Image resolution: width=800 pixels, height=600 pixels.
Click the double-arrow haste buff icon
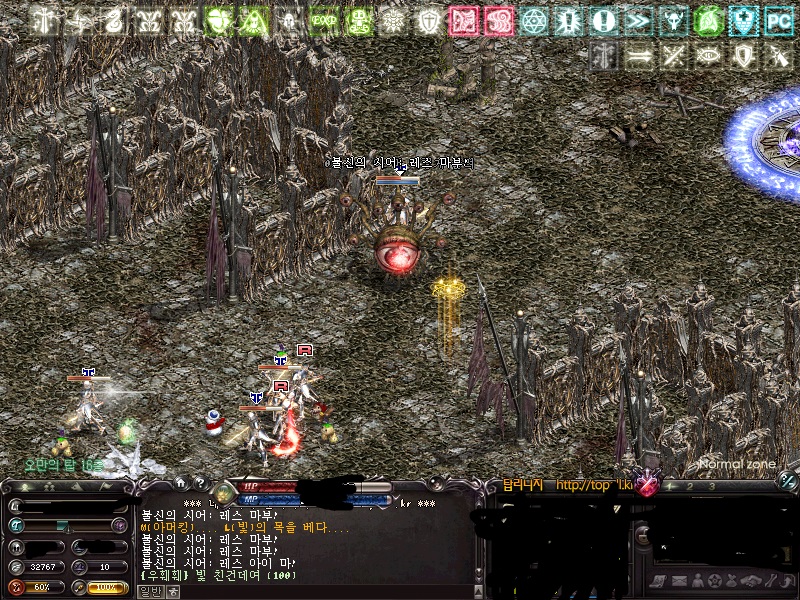click(637, 19)
